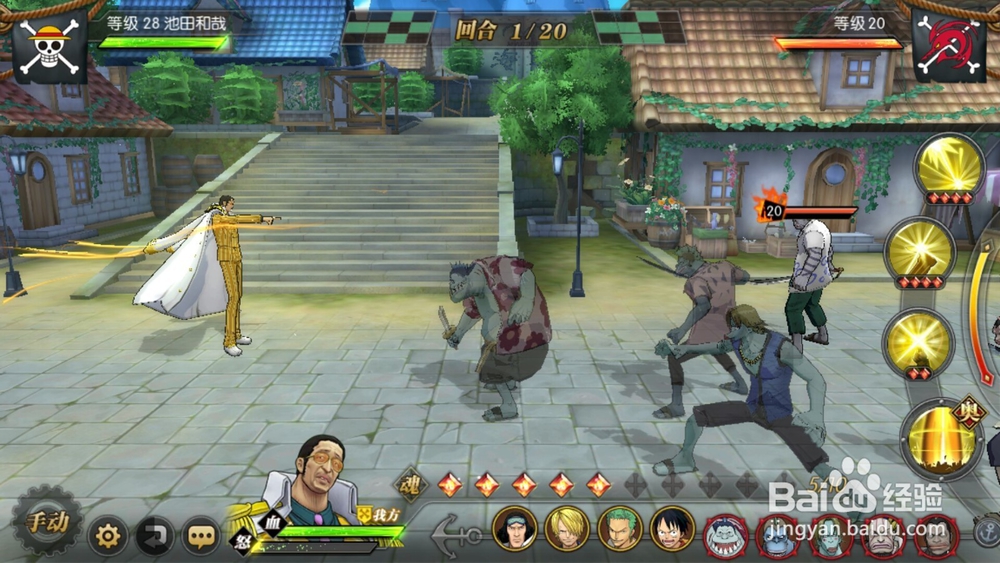The height and width of the screenshot is (563, 1000).
Task: Toggle the 手动 manual battle mode button
Action: [47, 521]
